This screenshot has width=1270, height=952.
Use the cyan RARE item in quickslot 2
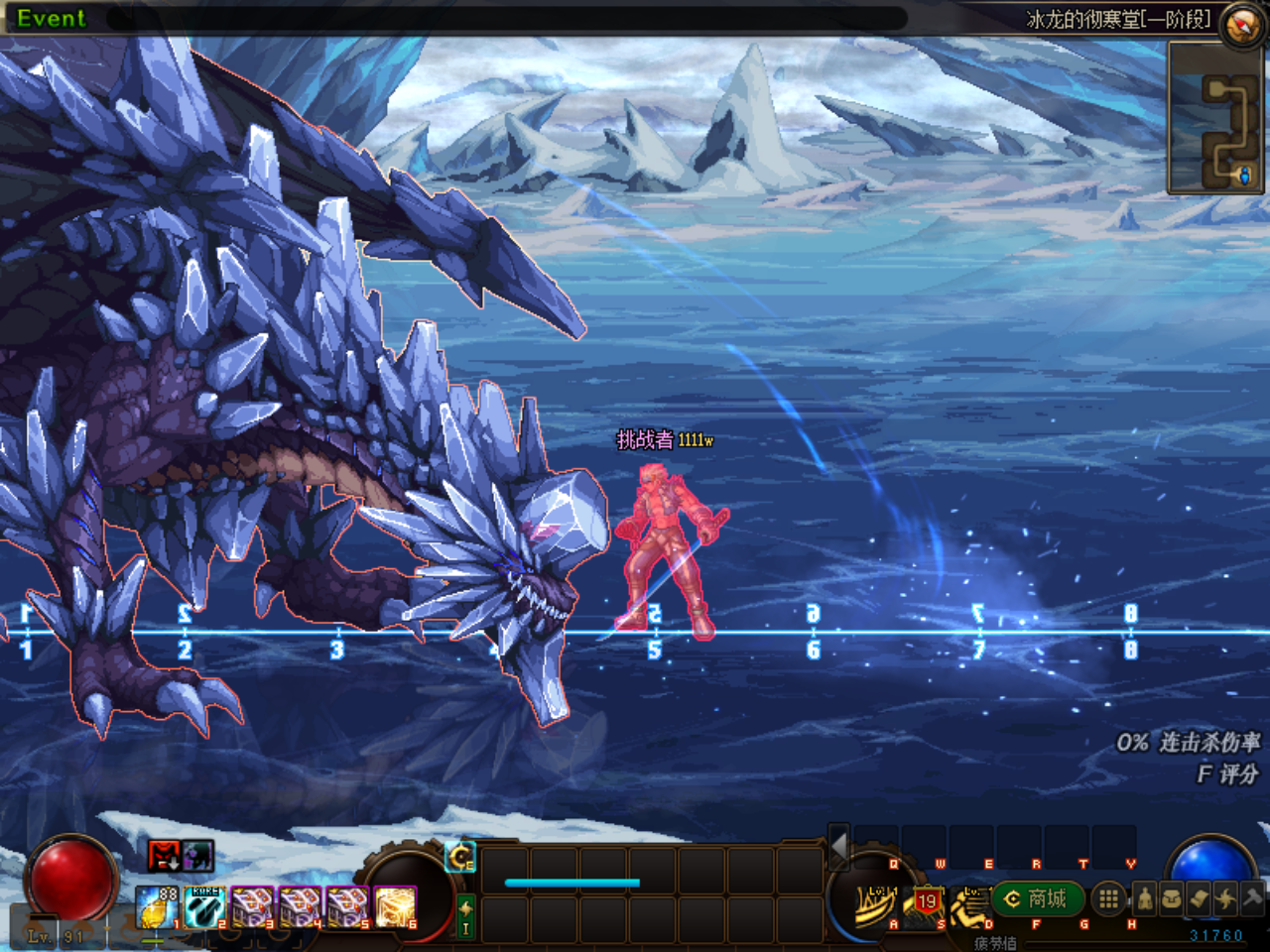[x=204, y=907]
